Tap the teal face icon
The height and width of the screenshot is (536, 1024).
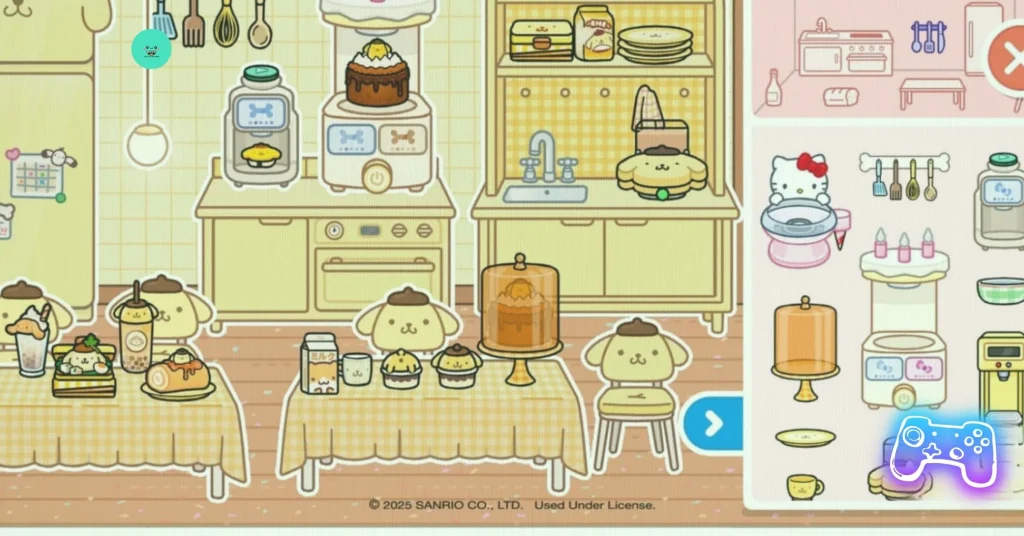pos(152,49)
